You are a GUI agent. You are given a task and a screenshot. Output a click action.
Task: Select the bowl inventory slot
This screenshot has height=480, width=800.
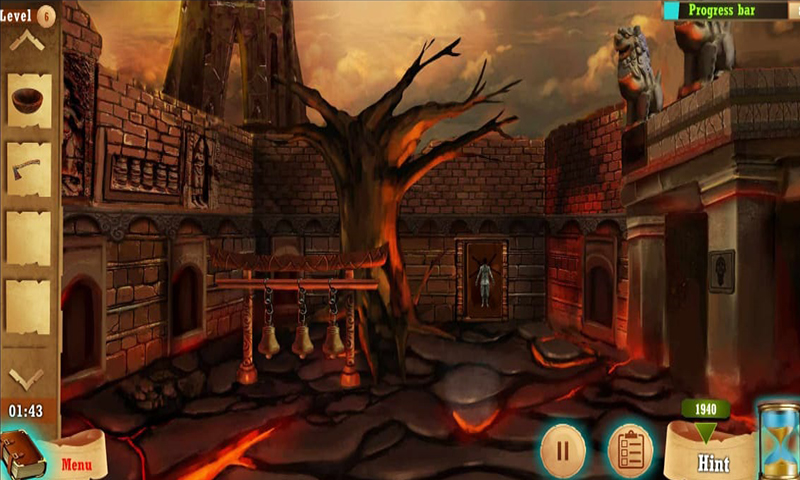point(29,100)
